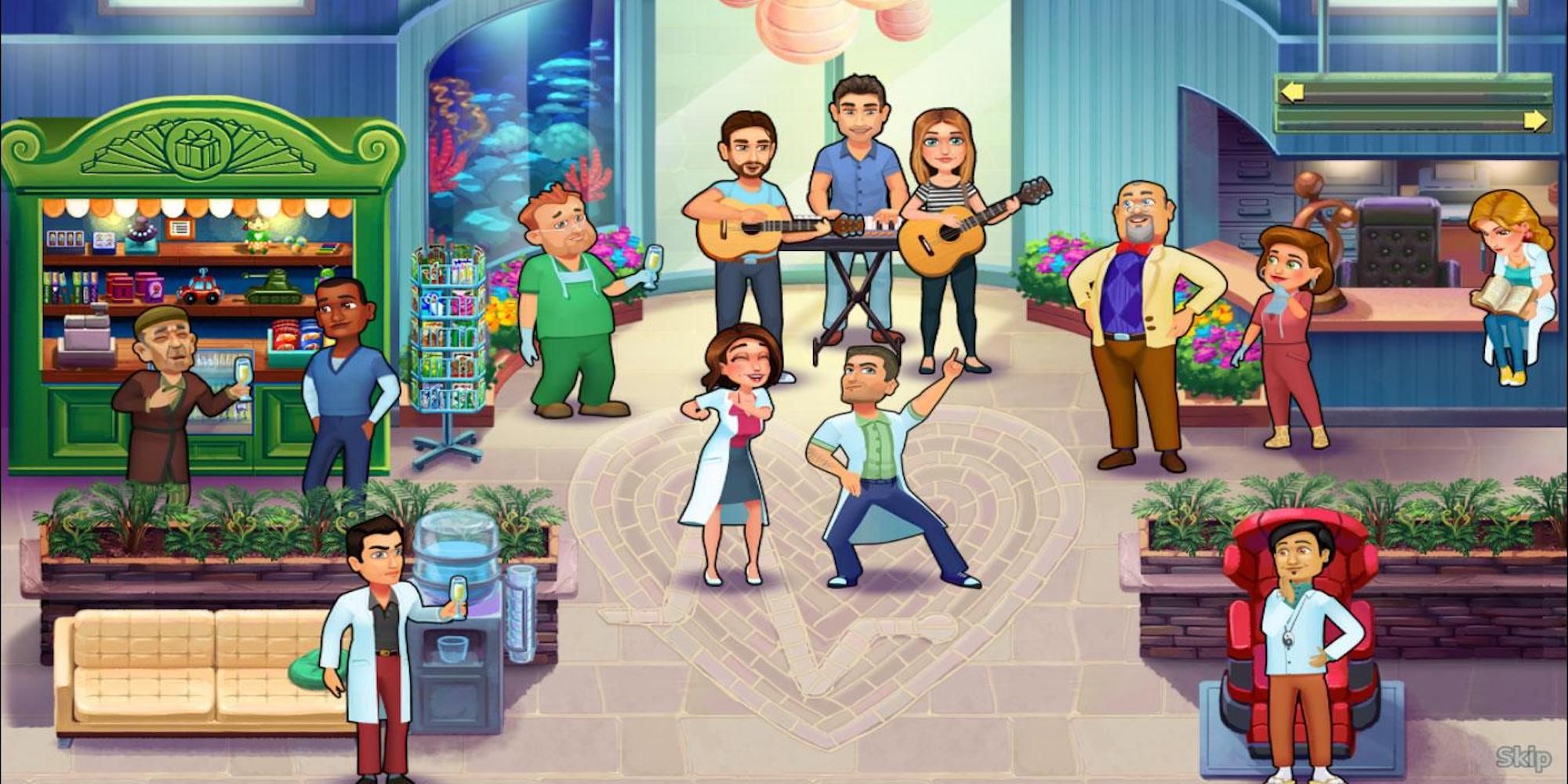Click the cream sofa near the planter
1568x784 pixels.
pyautogui.click(x=157, y=666)
